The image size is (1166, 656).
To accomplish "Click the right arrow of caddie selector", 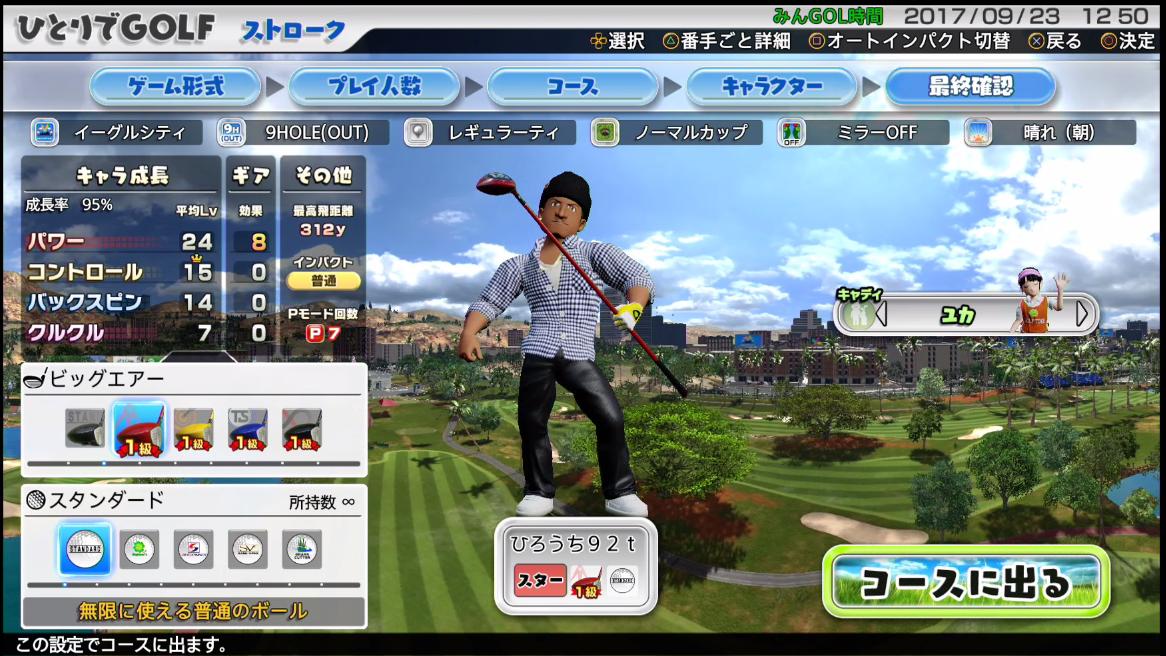I will click(x=1082, y=314).
